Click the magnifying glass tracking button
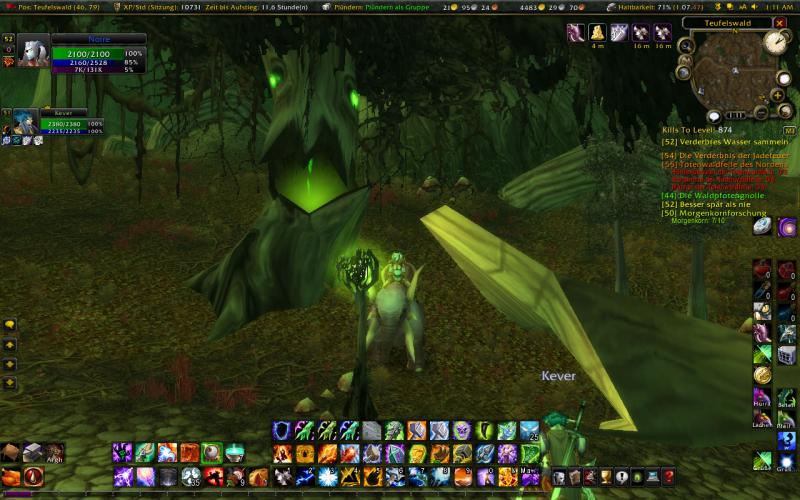Screen dimensions: 800x500 [x=687, y=43]
